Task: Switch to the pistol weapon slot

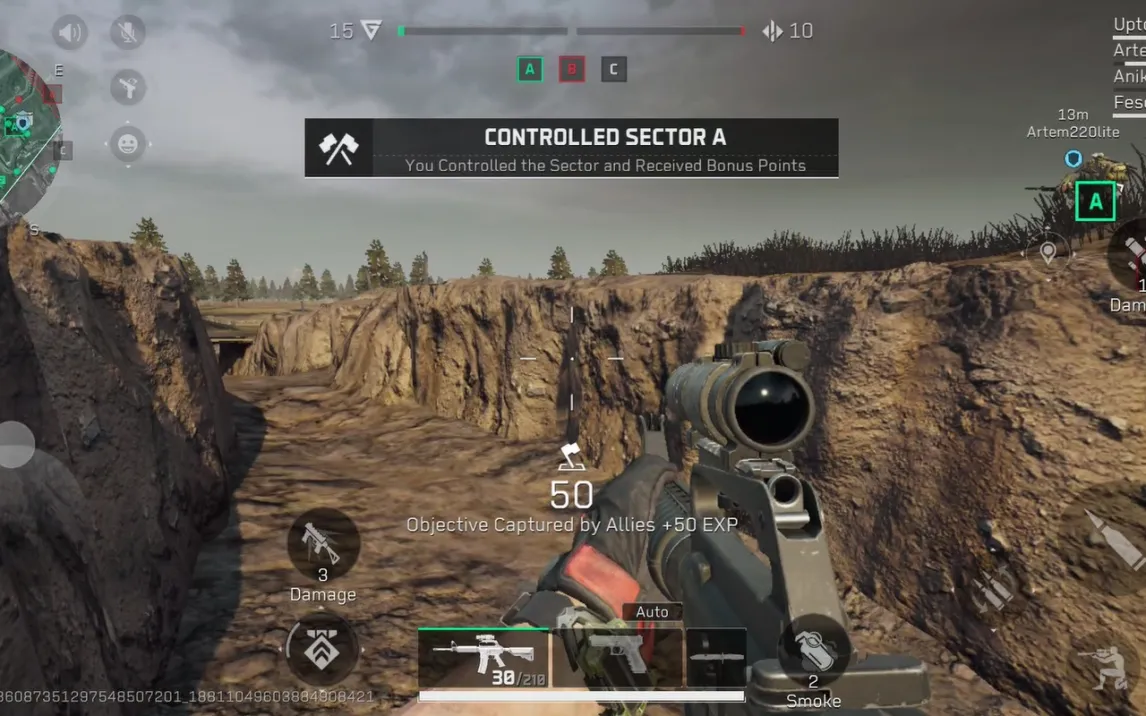Action: click(616, 656)
